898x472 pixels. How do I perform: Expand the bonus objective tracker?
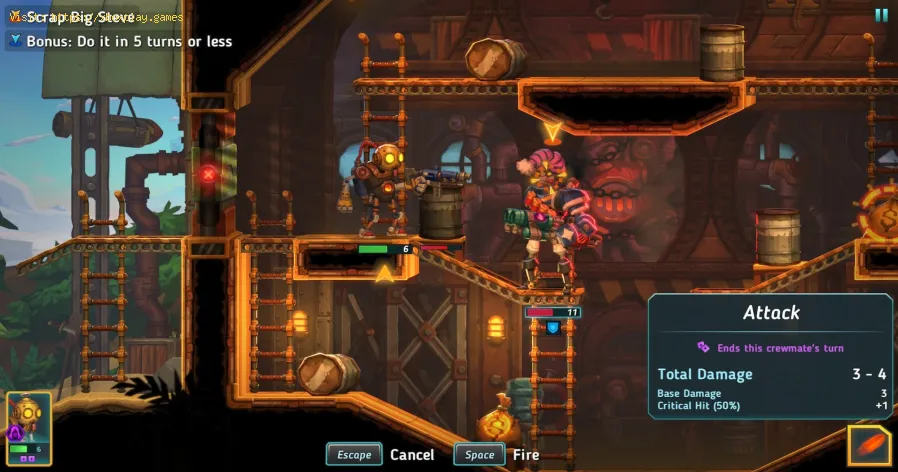tap(16, 41)
